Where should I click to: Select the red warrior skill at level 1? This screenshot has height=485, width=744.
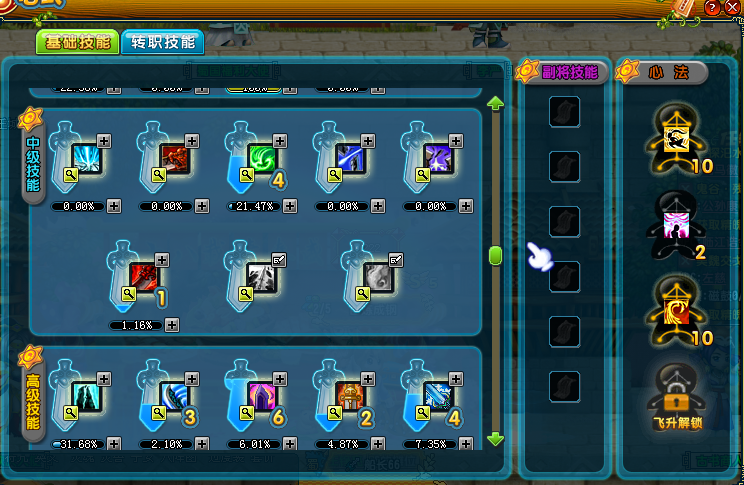(x=143, y=275)
